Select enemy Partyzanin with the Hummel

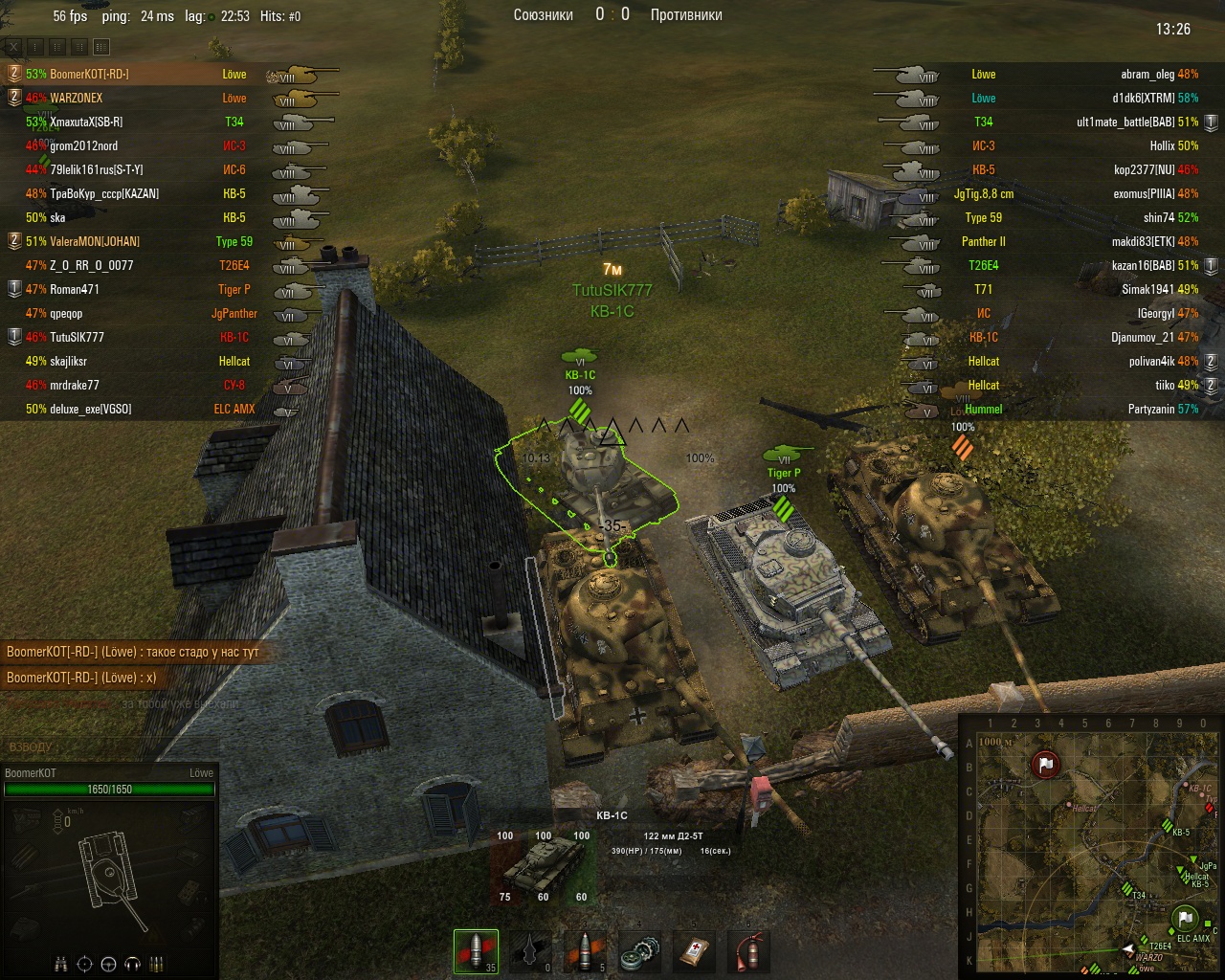(1162, 409)
